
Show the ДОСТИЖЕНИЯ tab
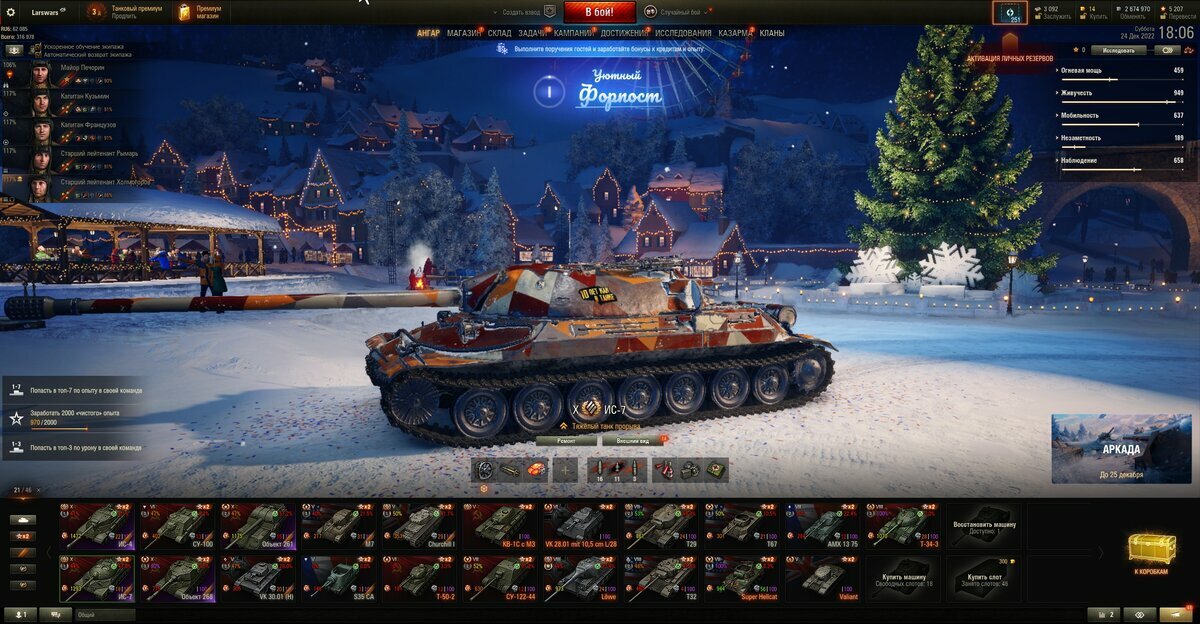[625, 33]
